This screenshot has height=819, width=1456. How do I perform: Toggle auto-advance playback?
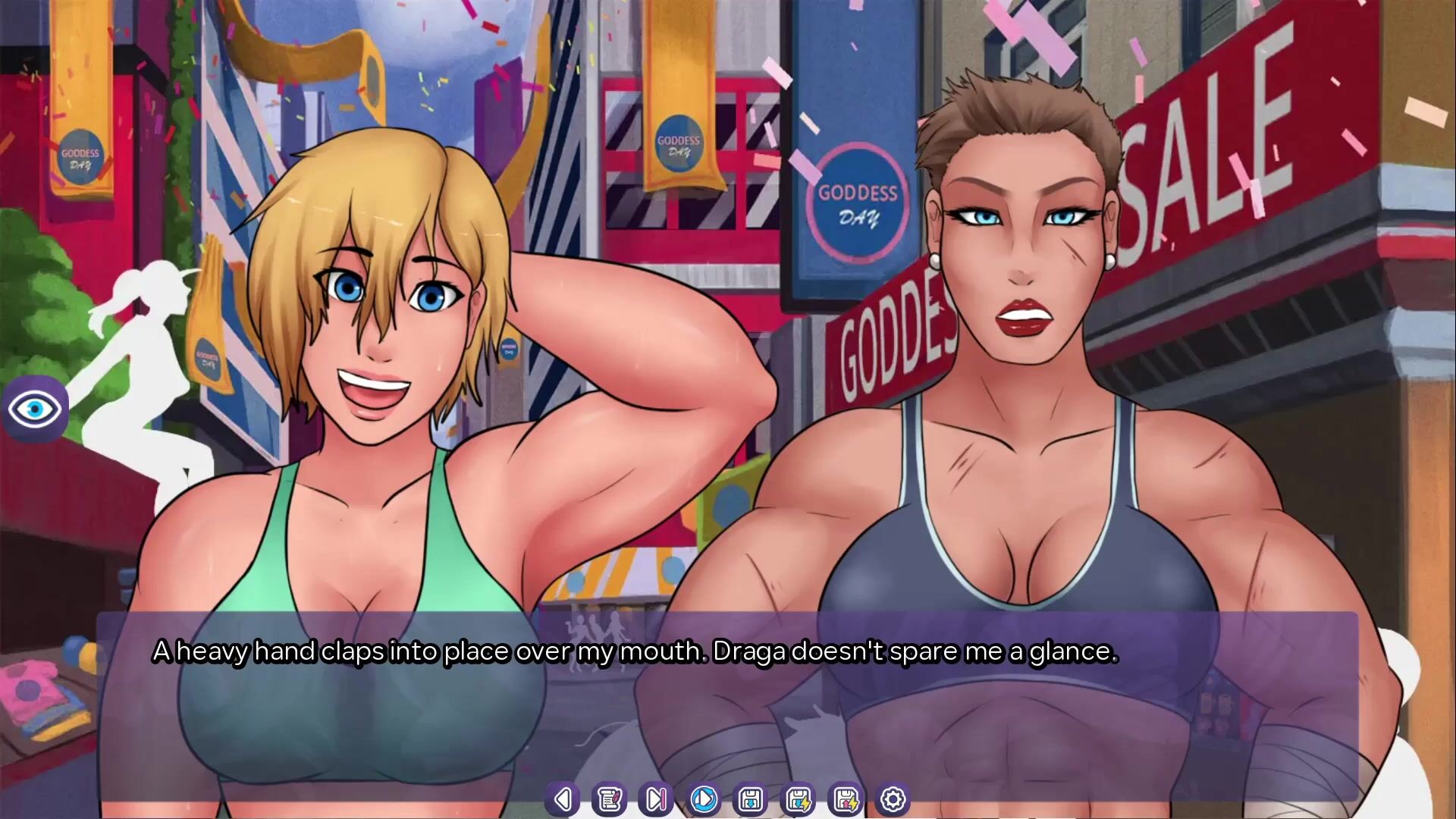click(x=704, y=799)
